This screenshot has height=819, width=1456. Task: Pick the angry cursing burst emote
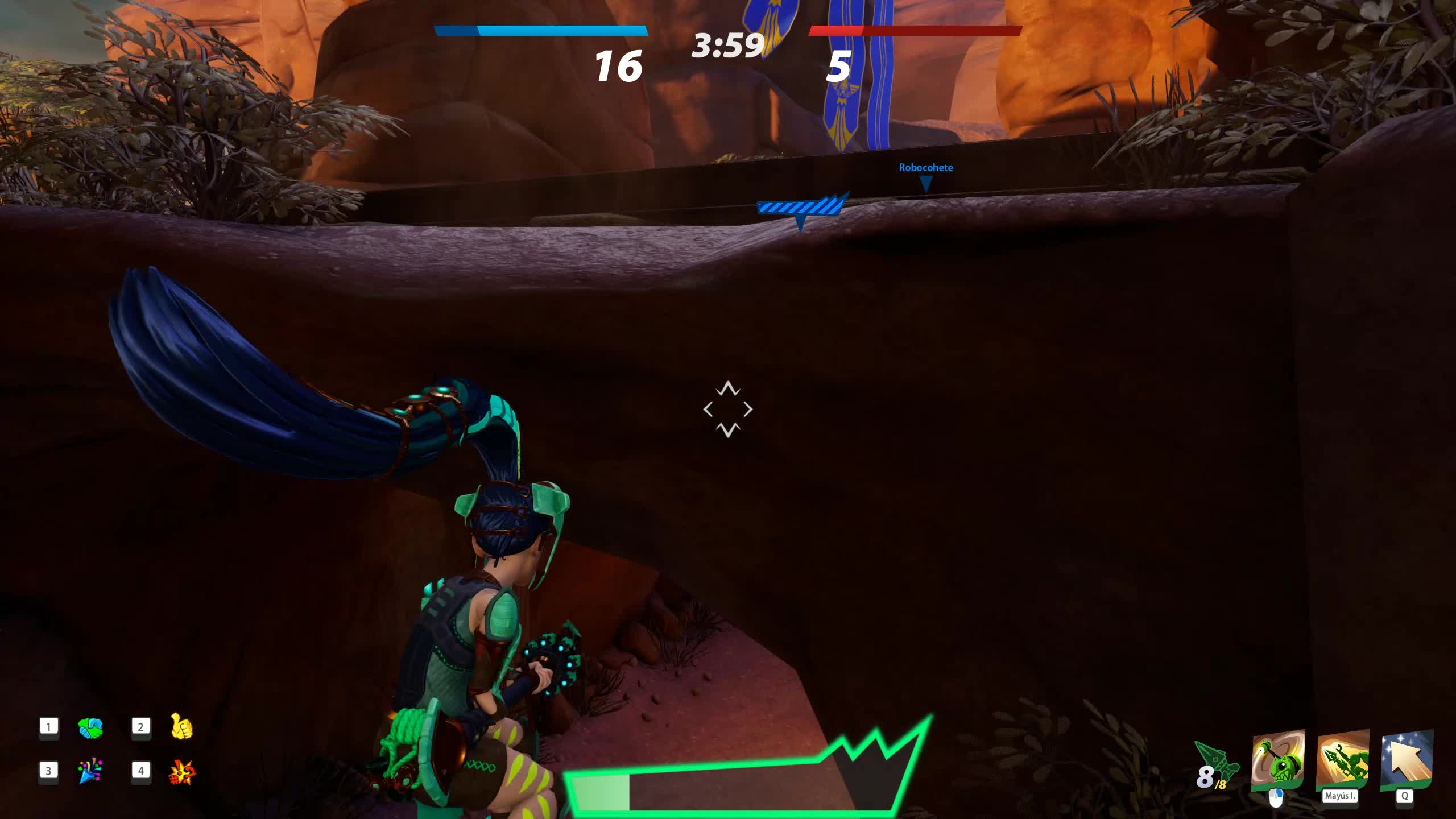(182, 772)
